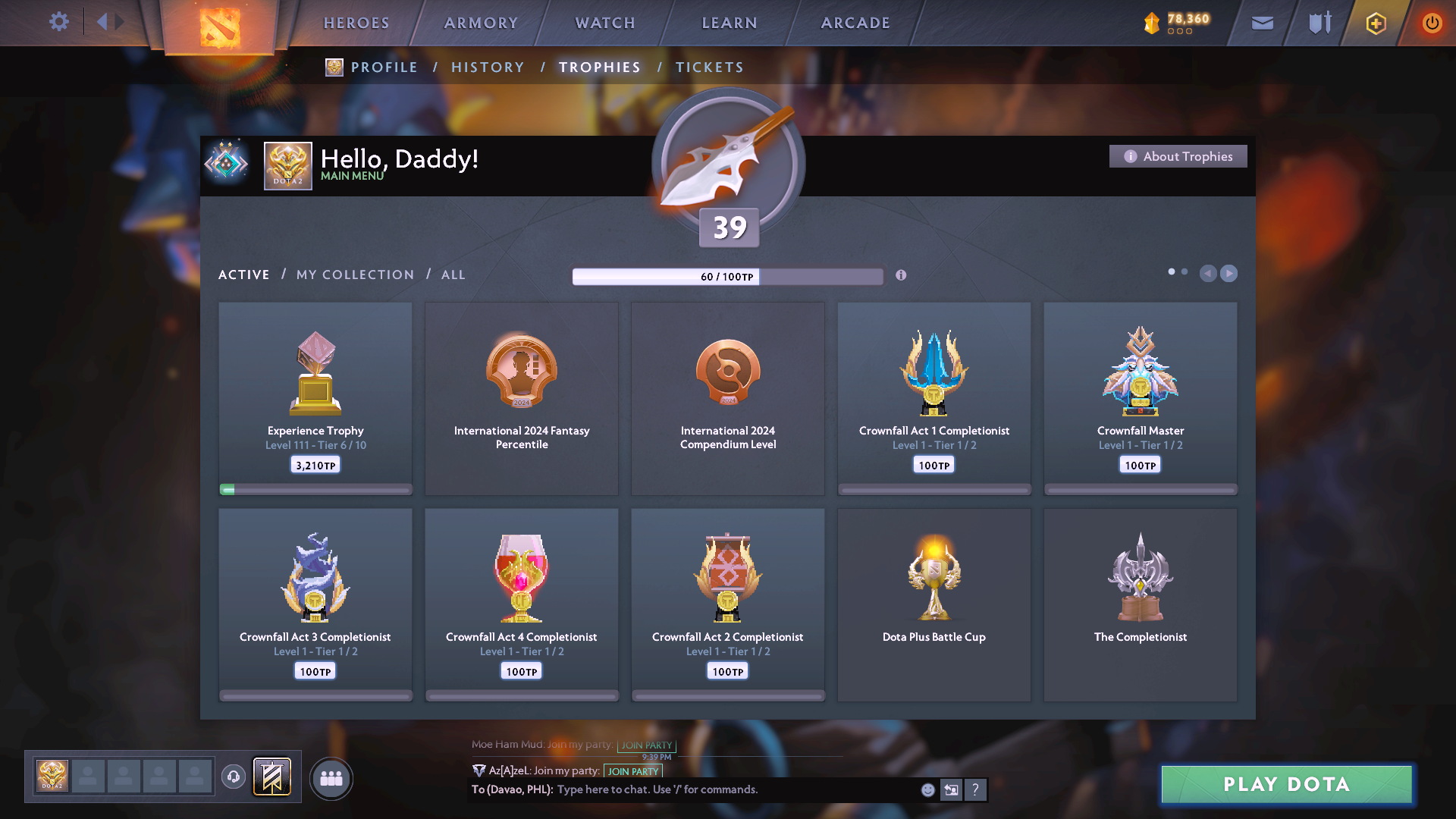Click the Play Dota button
1456x819 pixels.
coord(1286,784)
